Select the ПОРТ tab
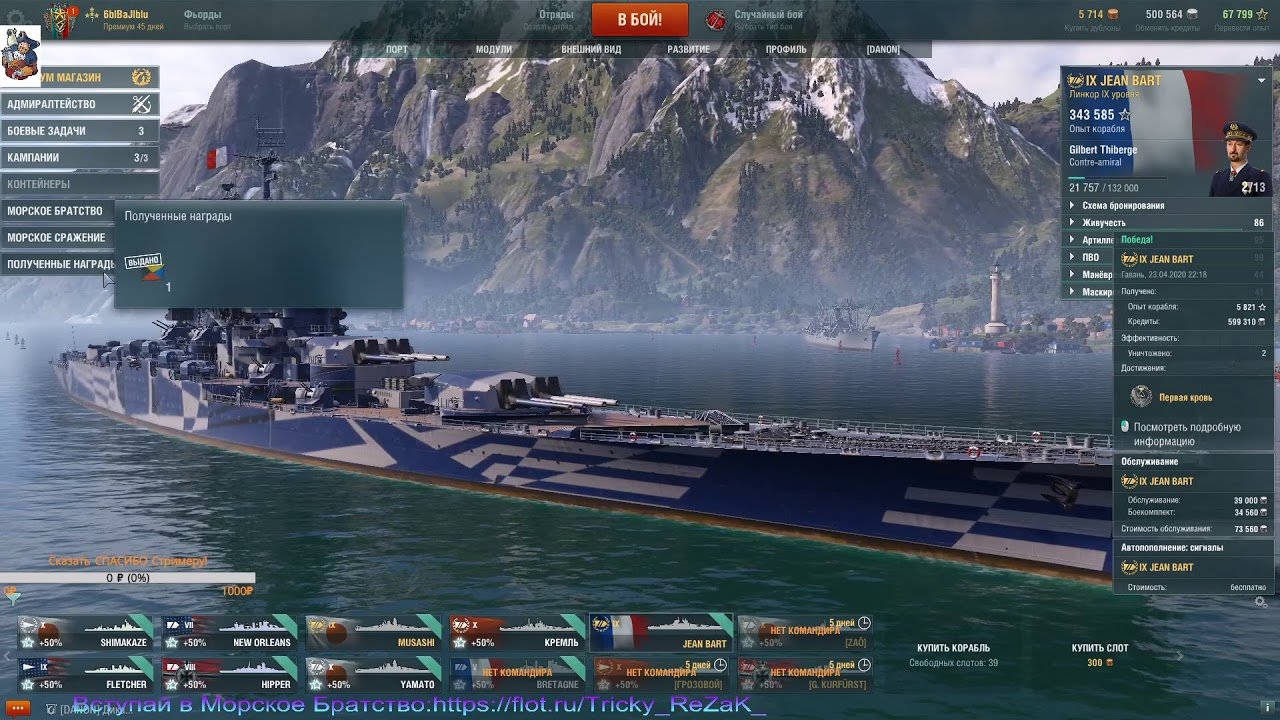 (x=397, y=49)
